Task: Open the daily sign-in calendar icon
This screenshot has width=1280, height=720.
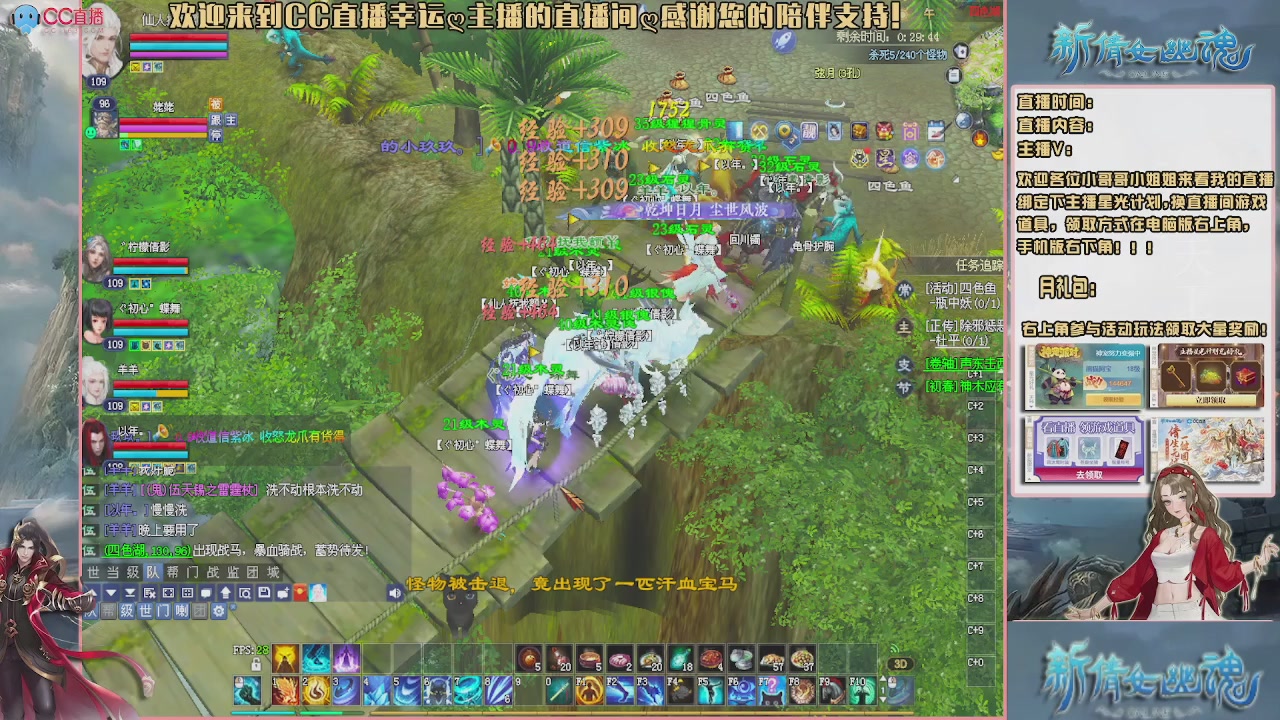Action: click(936, 130)
